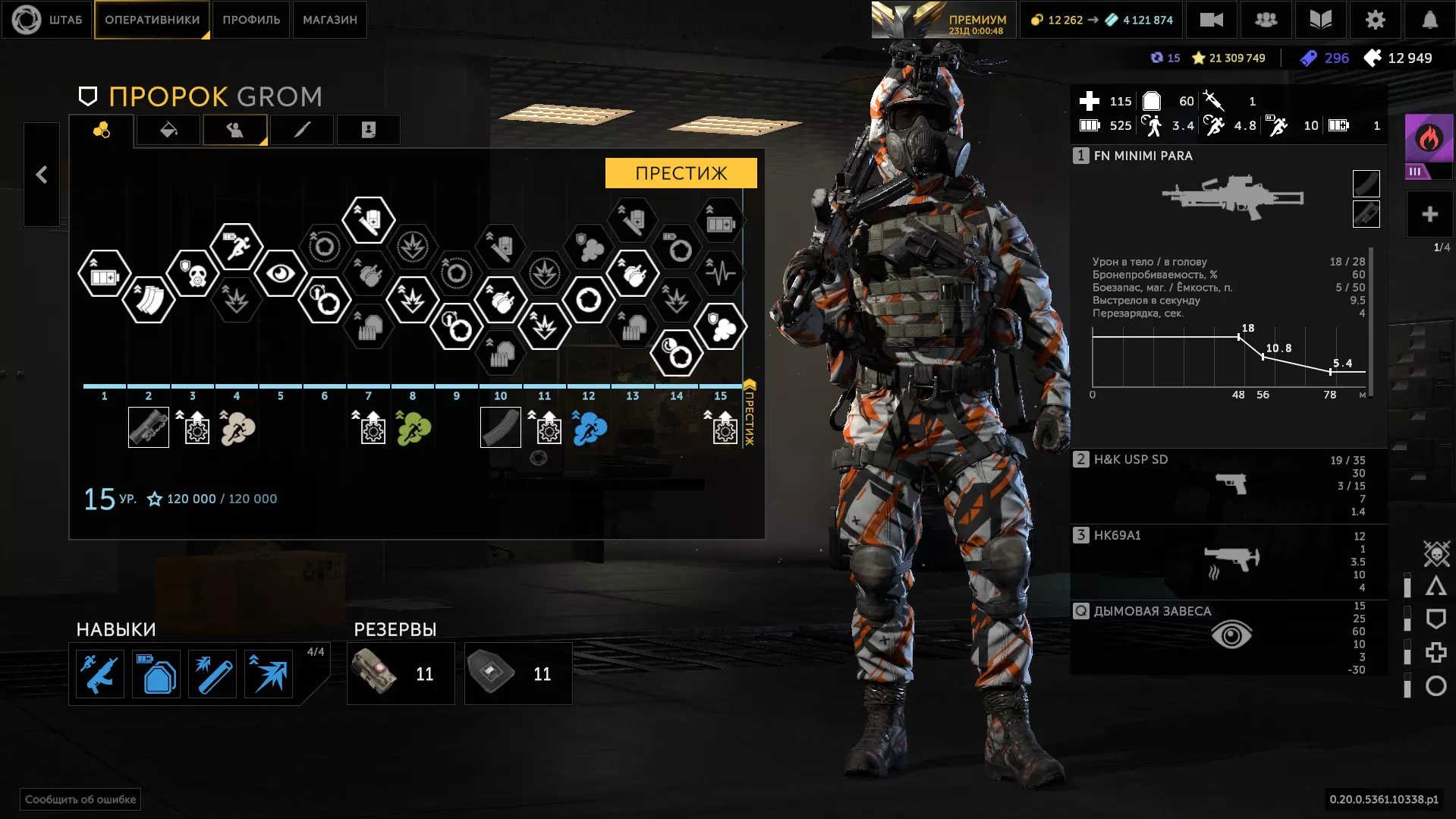Screen dimensions: 1456x819
Task: Click the Премиум status banner
Action: click(x=943, y=20)
